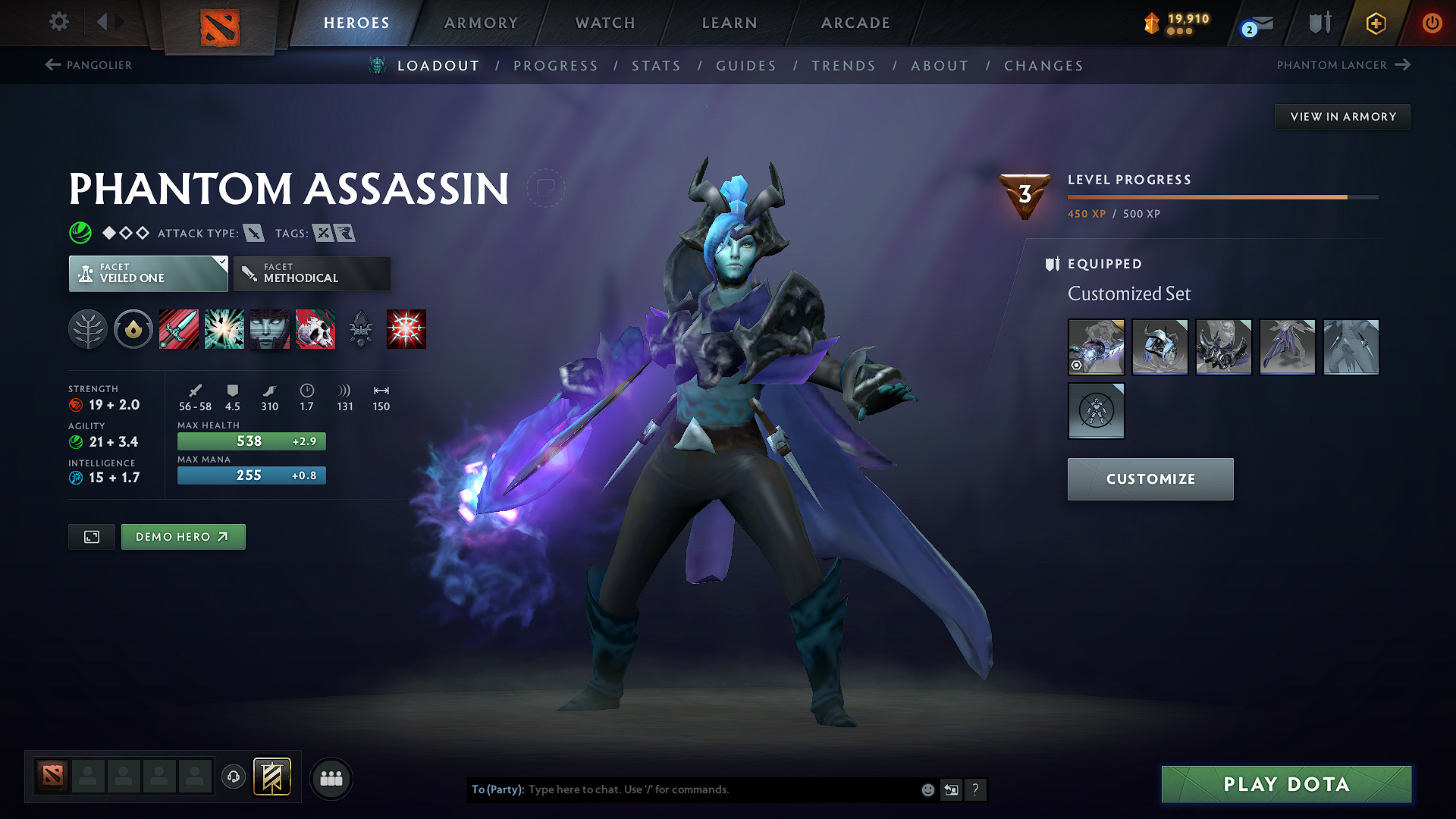Open the Phantom Strike ability icon
This screenshot has height=819, width=1456.
click(224, 329)
